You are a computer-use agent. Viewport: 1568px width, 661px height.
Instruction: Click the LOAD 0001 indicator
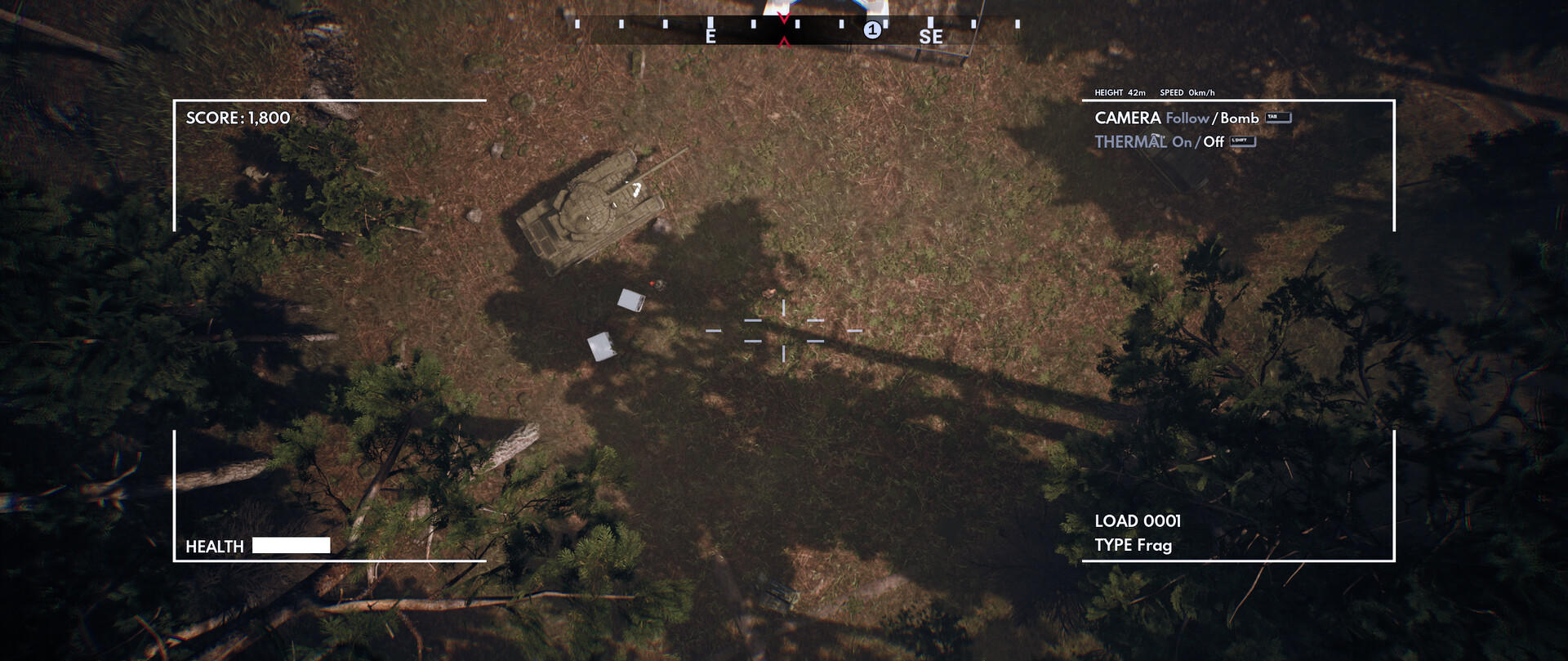tap(1140, 519)
